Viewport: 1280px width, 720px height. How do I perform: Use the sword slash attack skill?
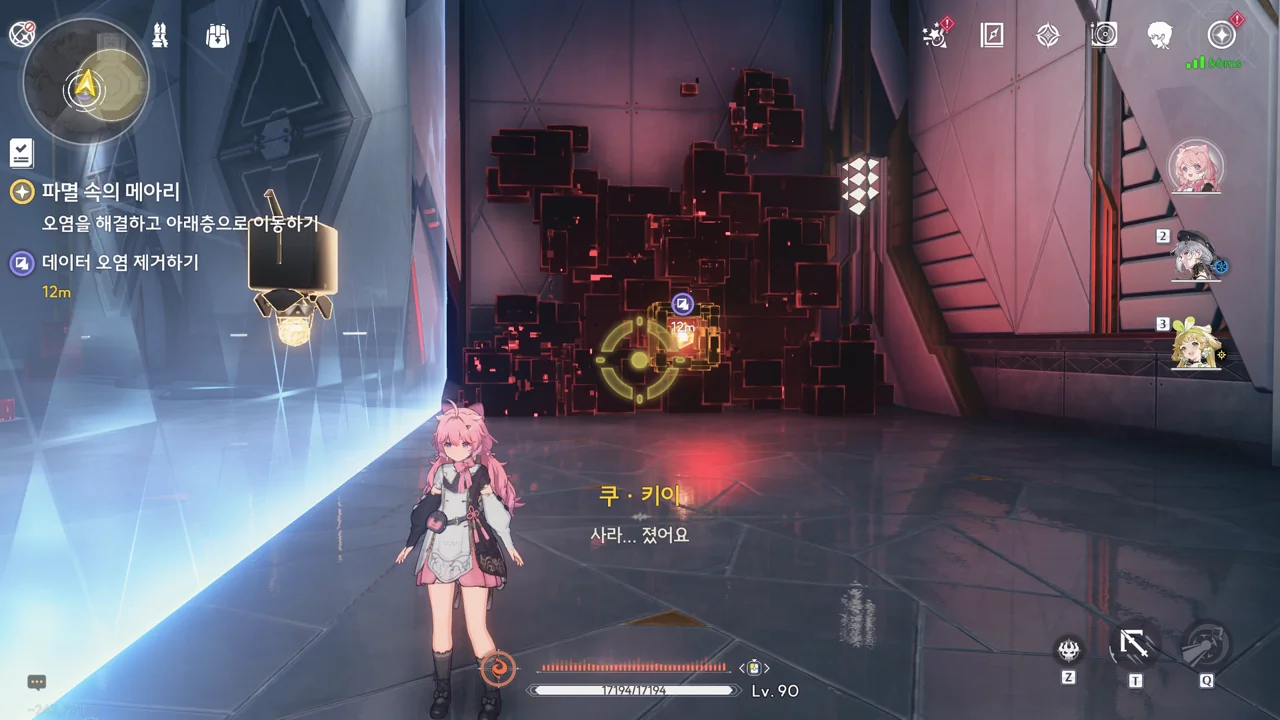pos(1134,645)
